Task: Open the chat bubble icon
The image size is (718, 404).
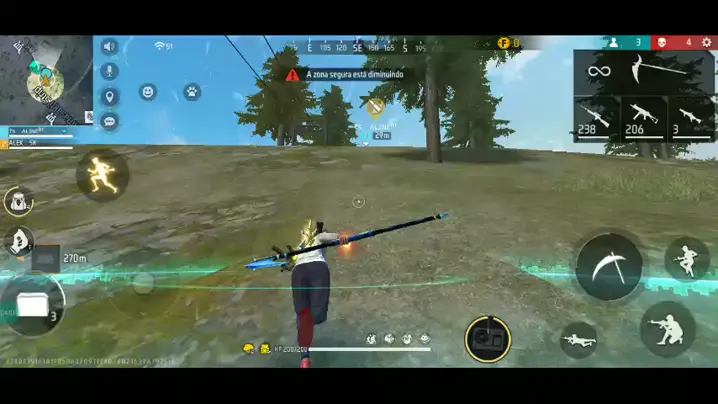Action: pos(109,121)
